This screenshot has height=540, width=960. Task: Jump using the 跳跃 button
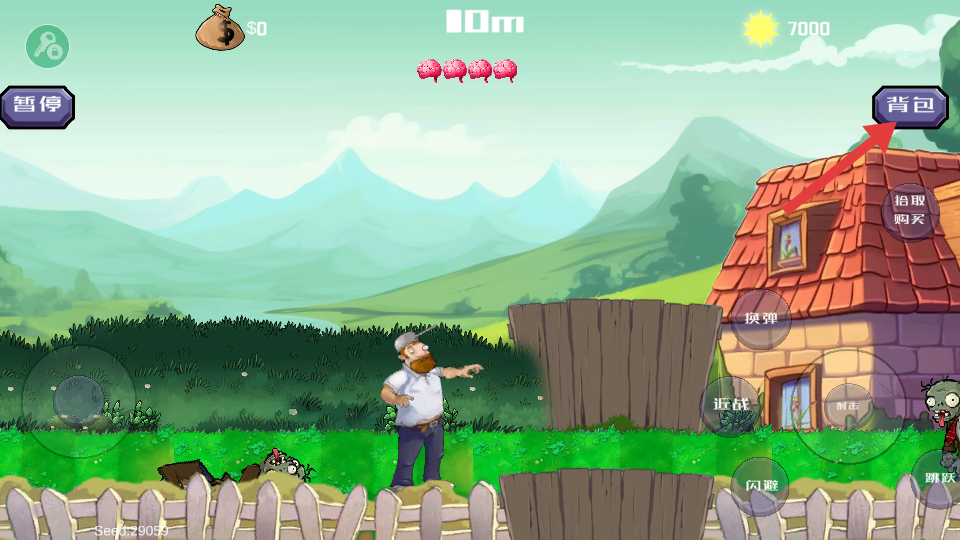click(939, 478)
